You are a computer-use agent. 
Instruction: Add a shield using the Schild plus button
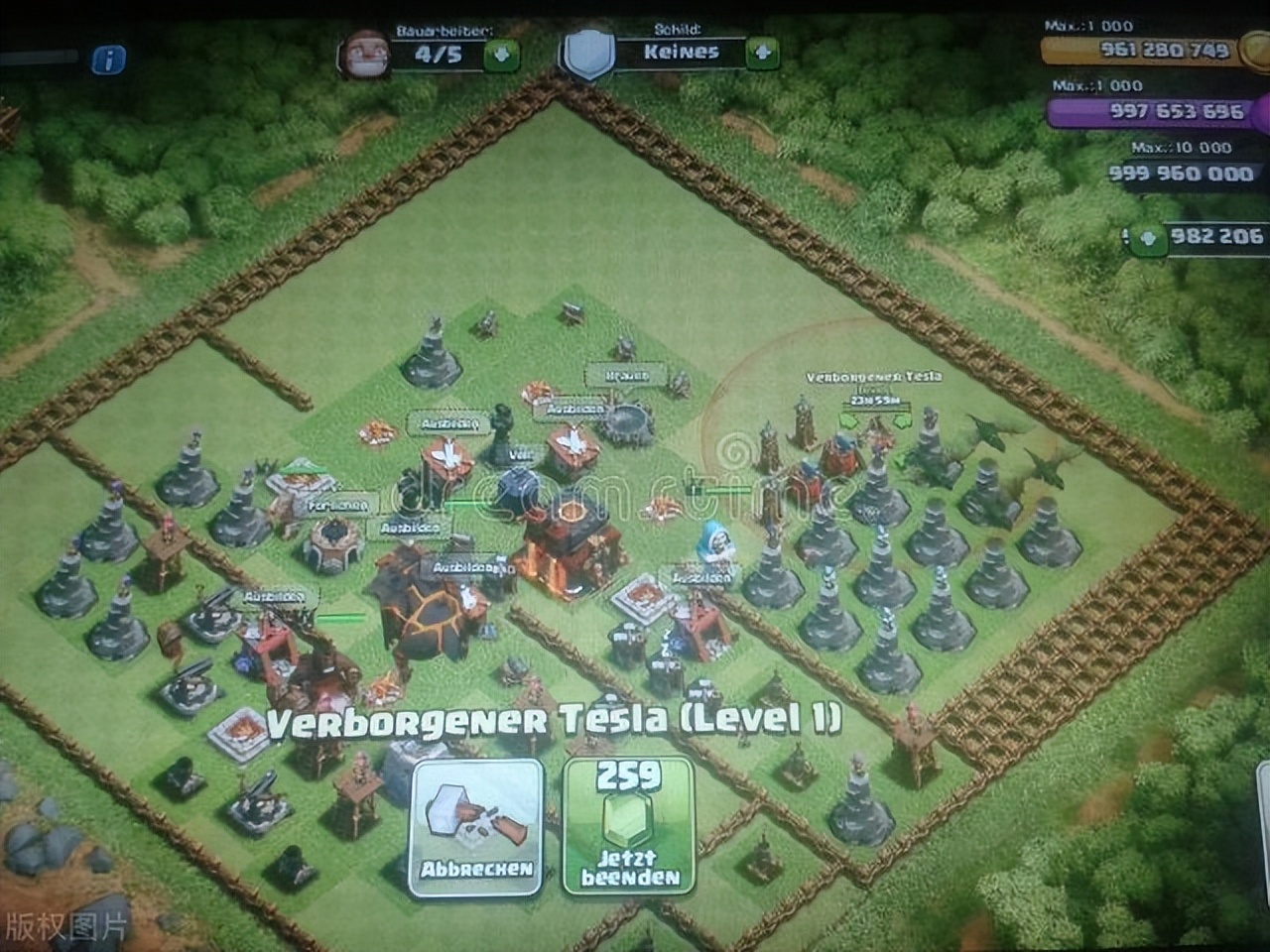click(x=762, y=53)
